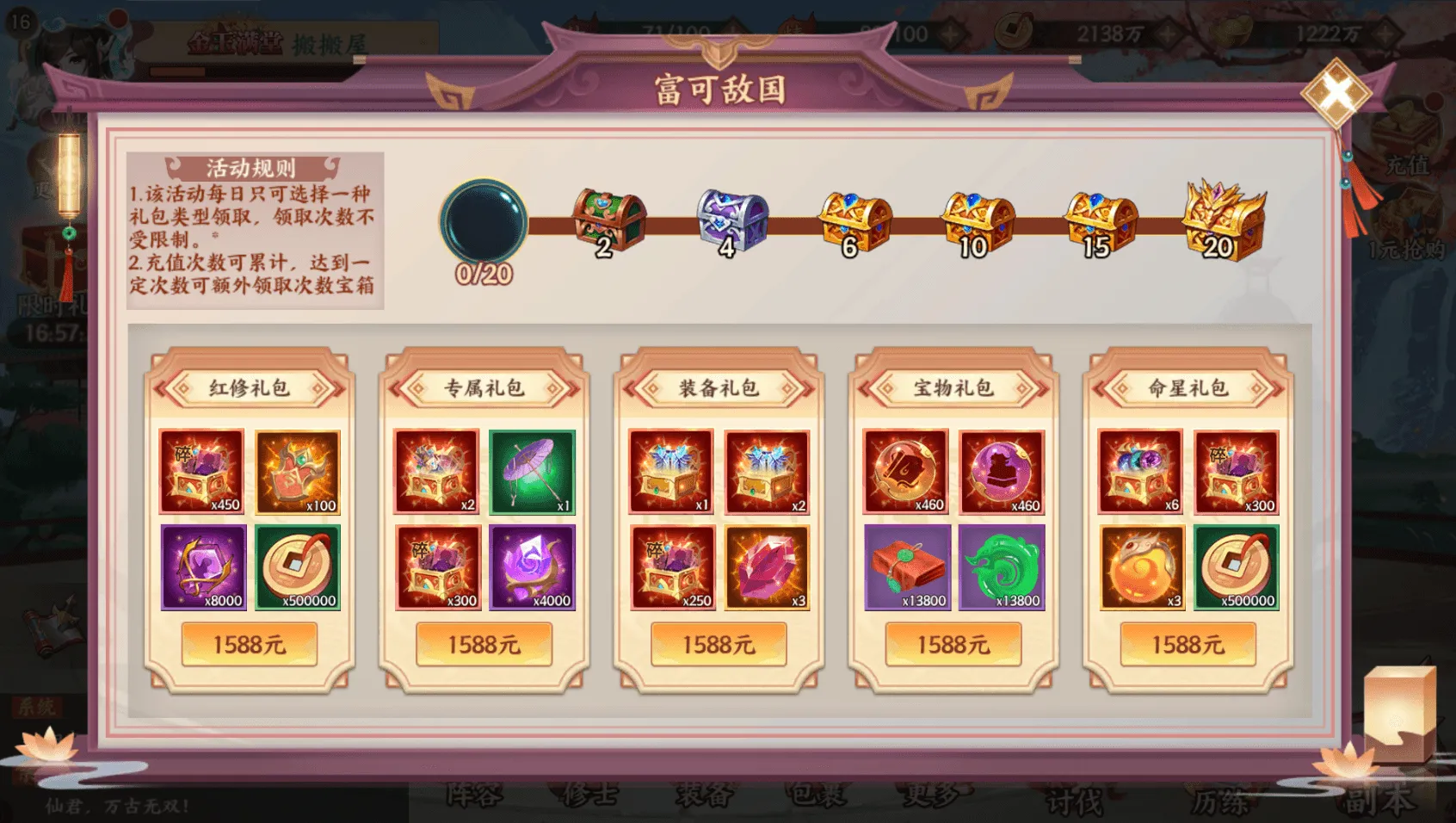This screenshot has height=823, width=1456.
Task: View the orange gourd x3 in 命星礼包
Action: click(x=1142, y=567)
